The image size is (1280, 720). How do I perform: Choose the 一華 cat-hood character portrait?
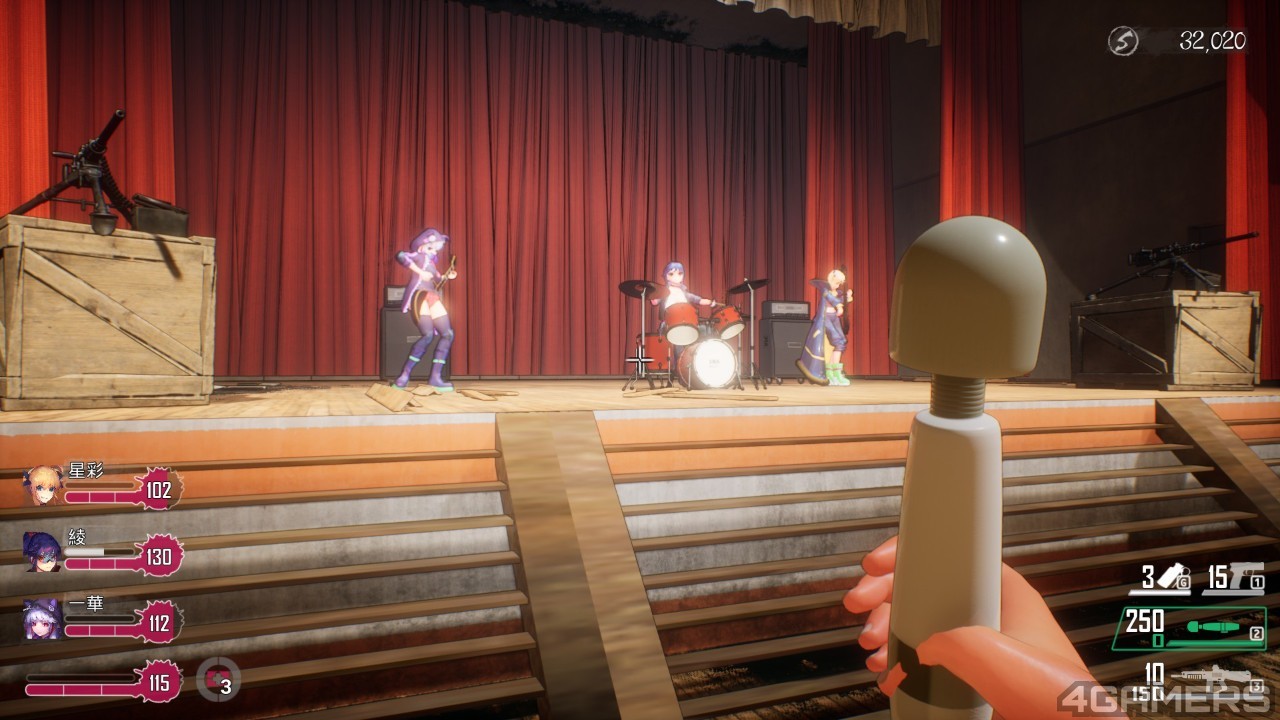point(43,619)
